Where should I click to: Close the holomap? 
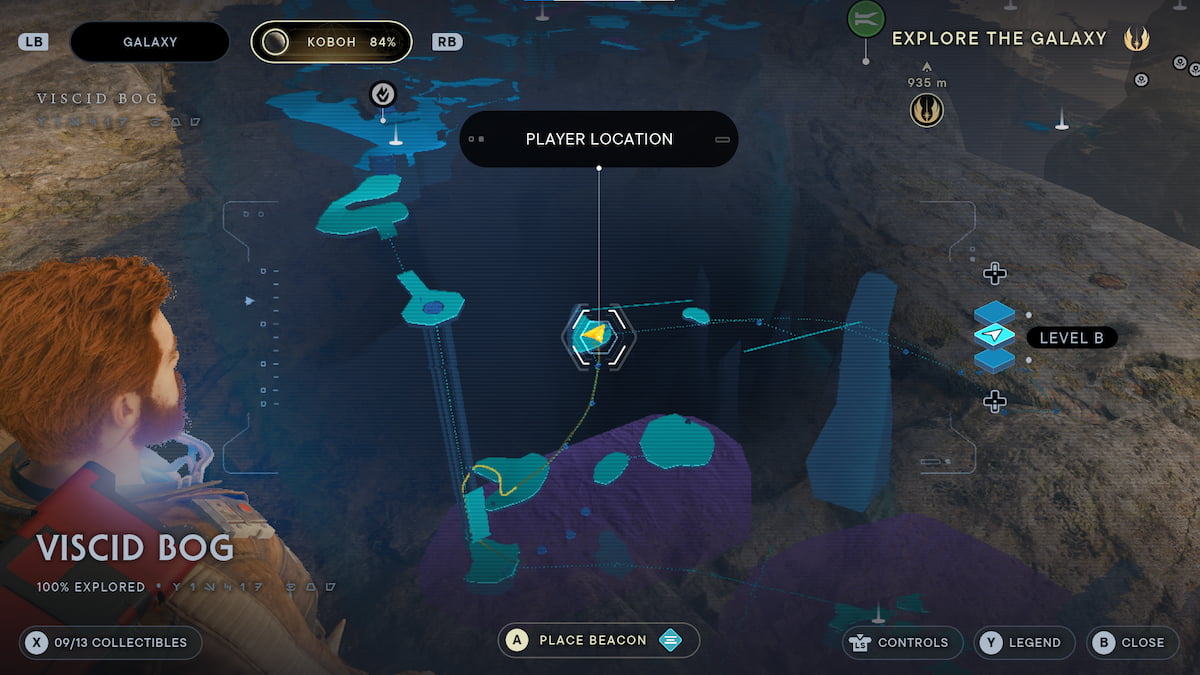1130,642
